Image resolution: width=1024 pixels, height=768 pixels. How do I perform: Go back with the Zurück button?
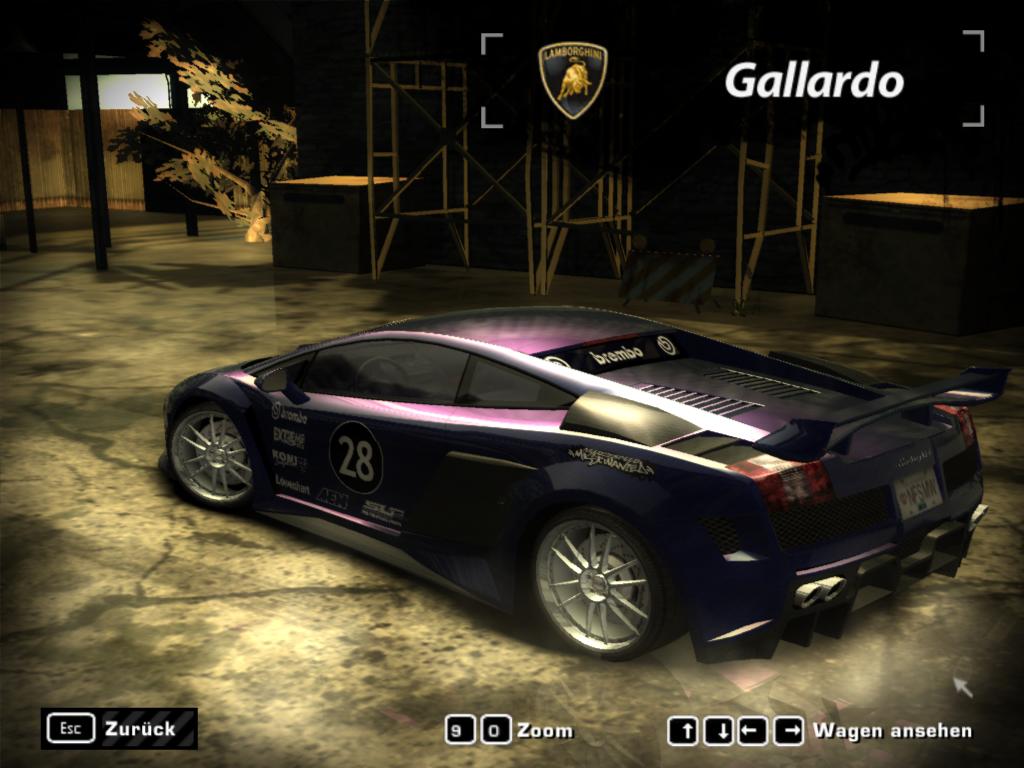119,728
